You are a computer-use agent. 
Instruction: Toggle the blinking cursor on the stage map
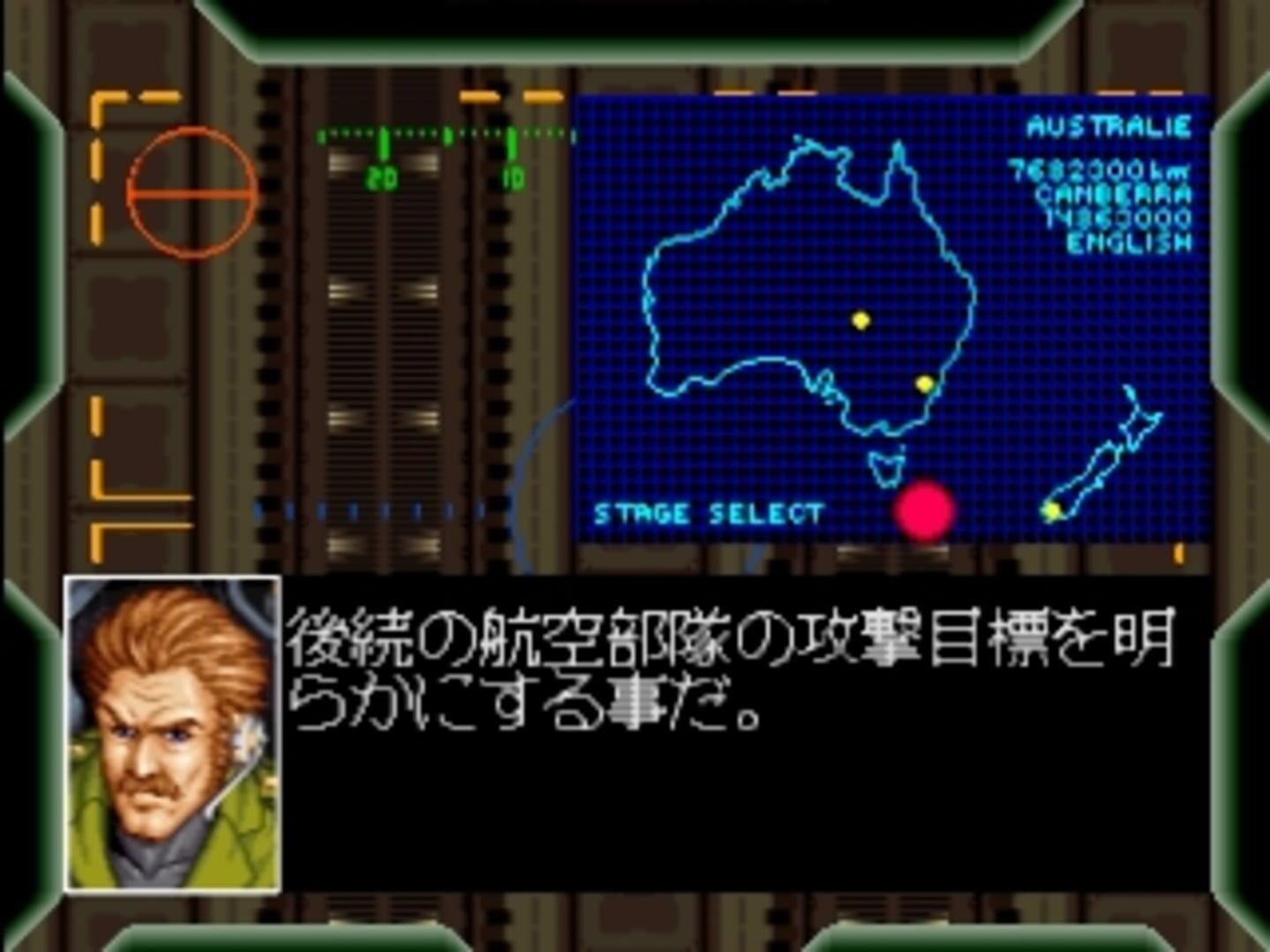tap(926, 511)
